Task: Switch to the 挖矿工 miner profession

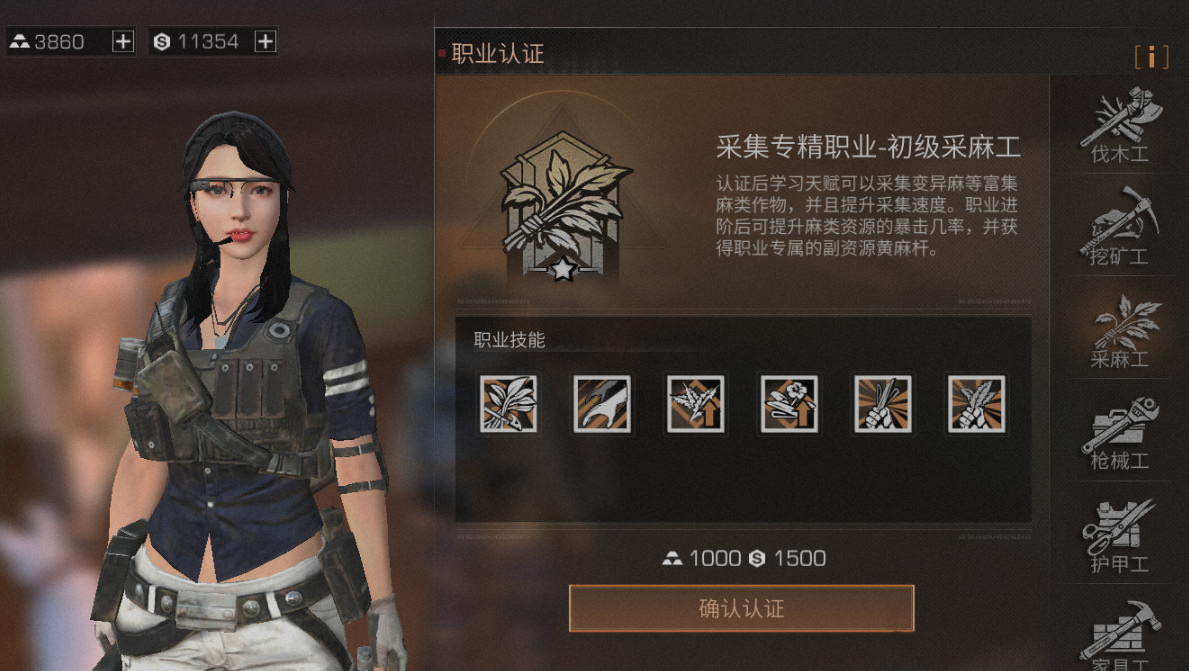Action: pos(1119,227)
